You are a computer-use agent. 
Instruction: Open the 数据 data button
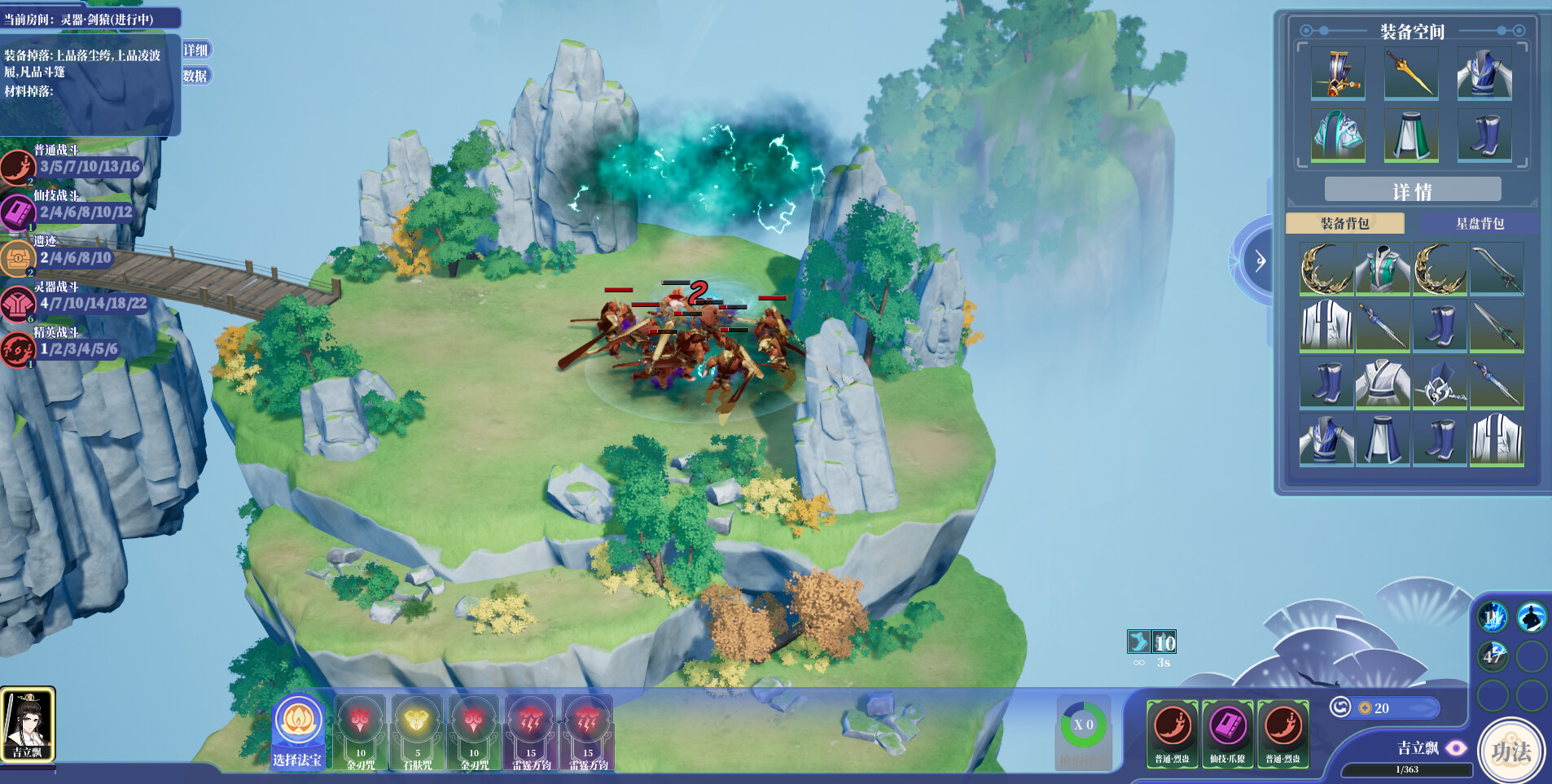[x=195, y=75]
